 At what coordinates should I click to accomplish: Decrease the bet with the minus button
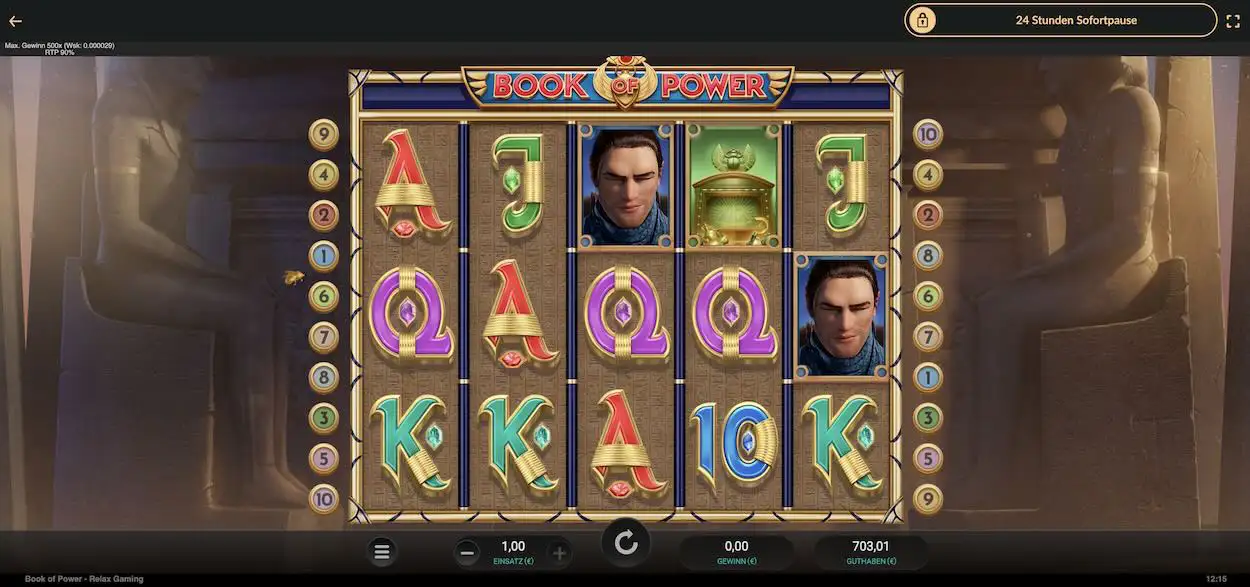coord(467,552)
